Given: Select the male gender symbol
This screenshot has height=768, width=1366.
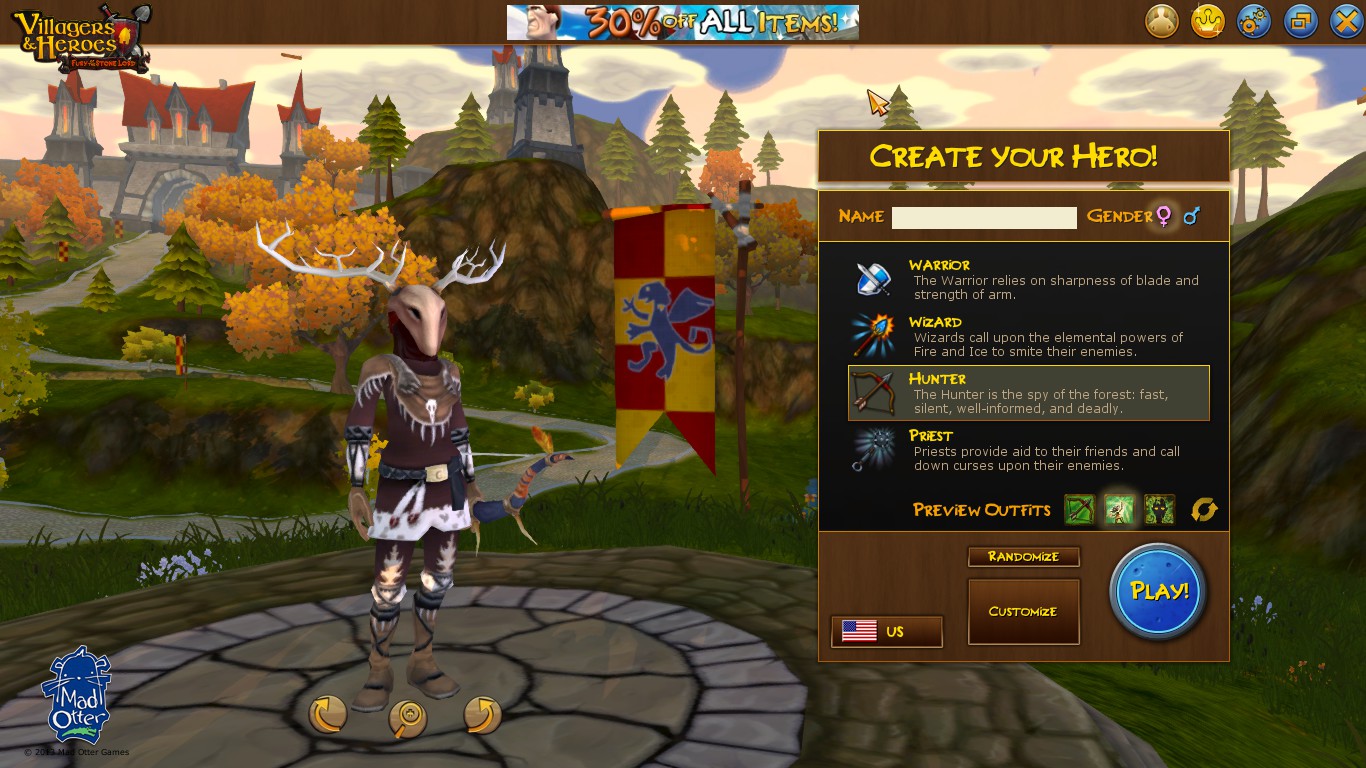Looking at the screenshot, I should [1190, 216].
